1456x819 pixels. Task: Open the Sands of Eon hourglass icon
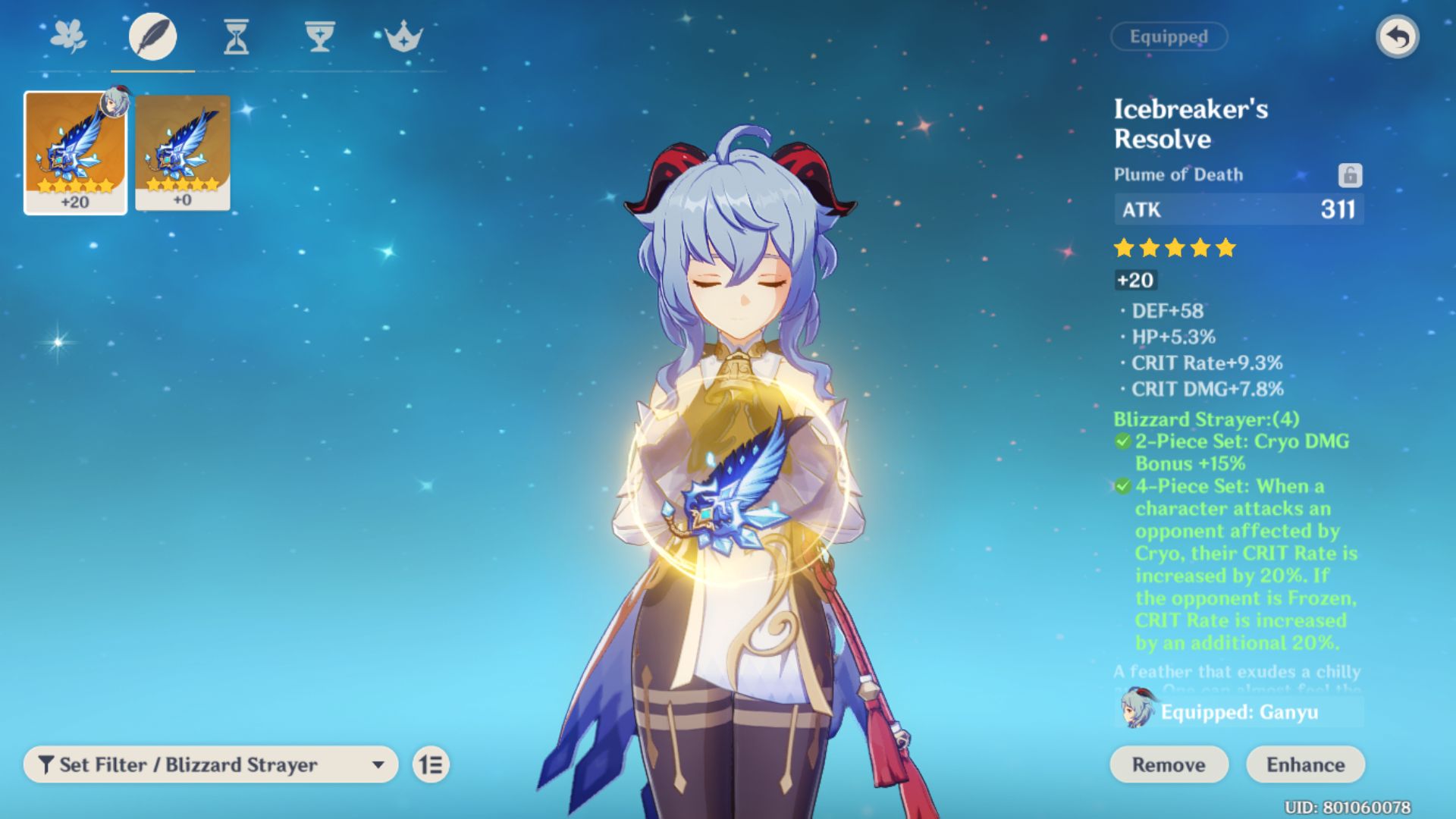[x=237, y=36]
